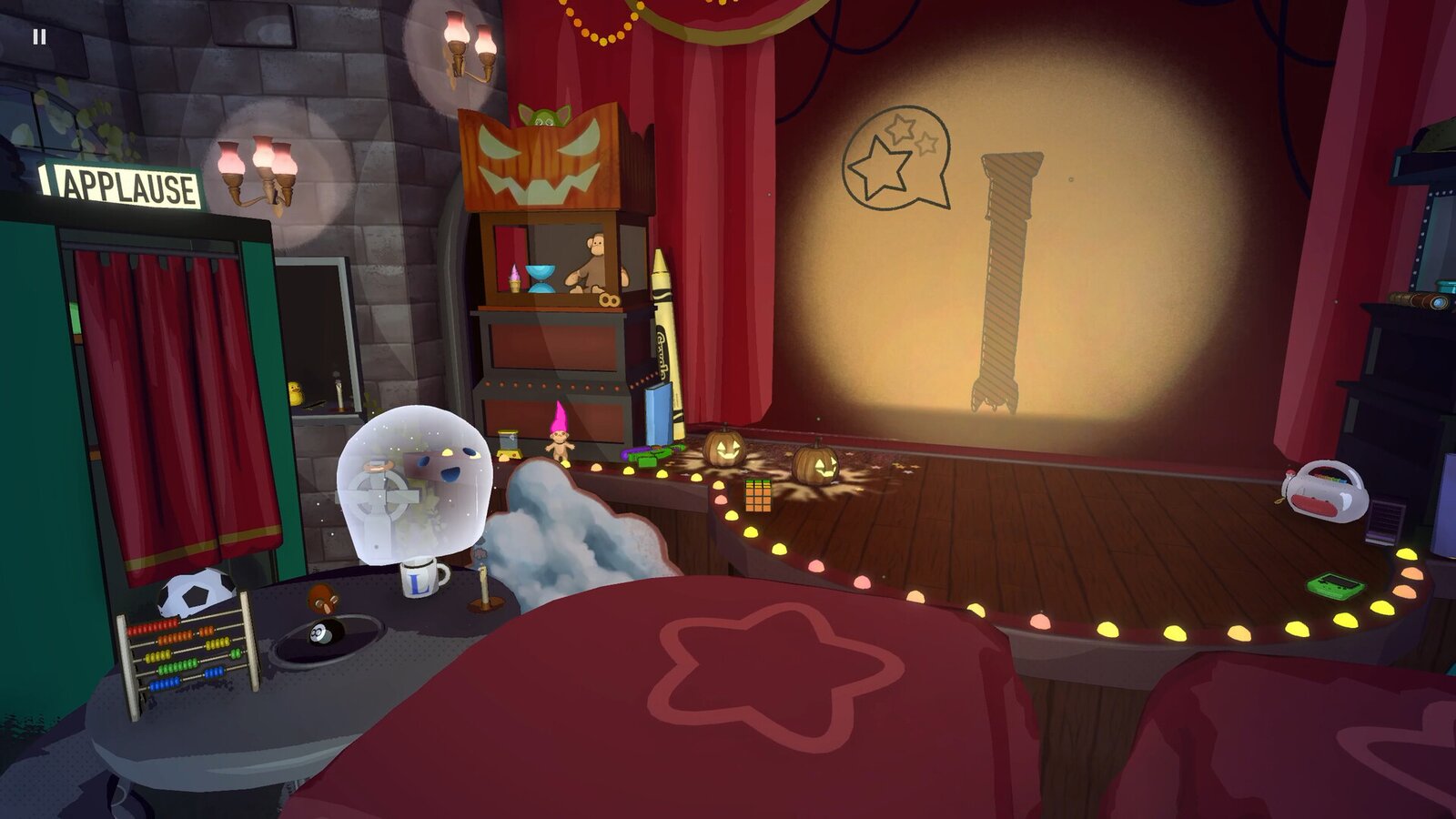Click the Rubik's cube near the stage

coord(758,497)
